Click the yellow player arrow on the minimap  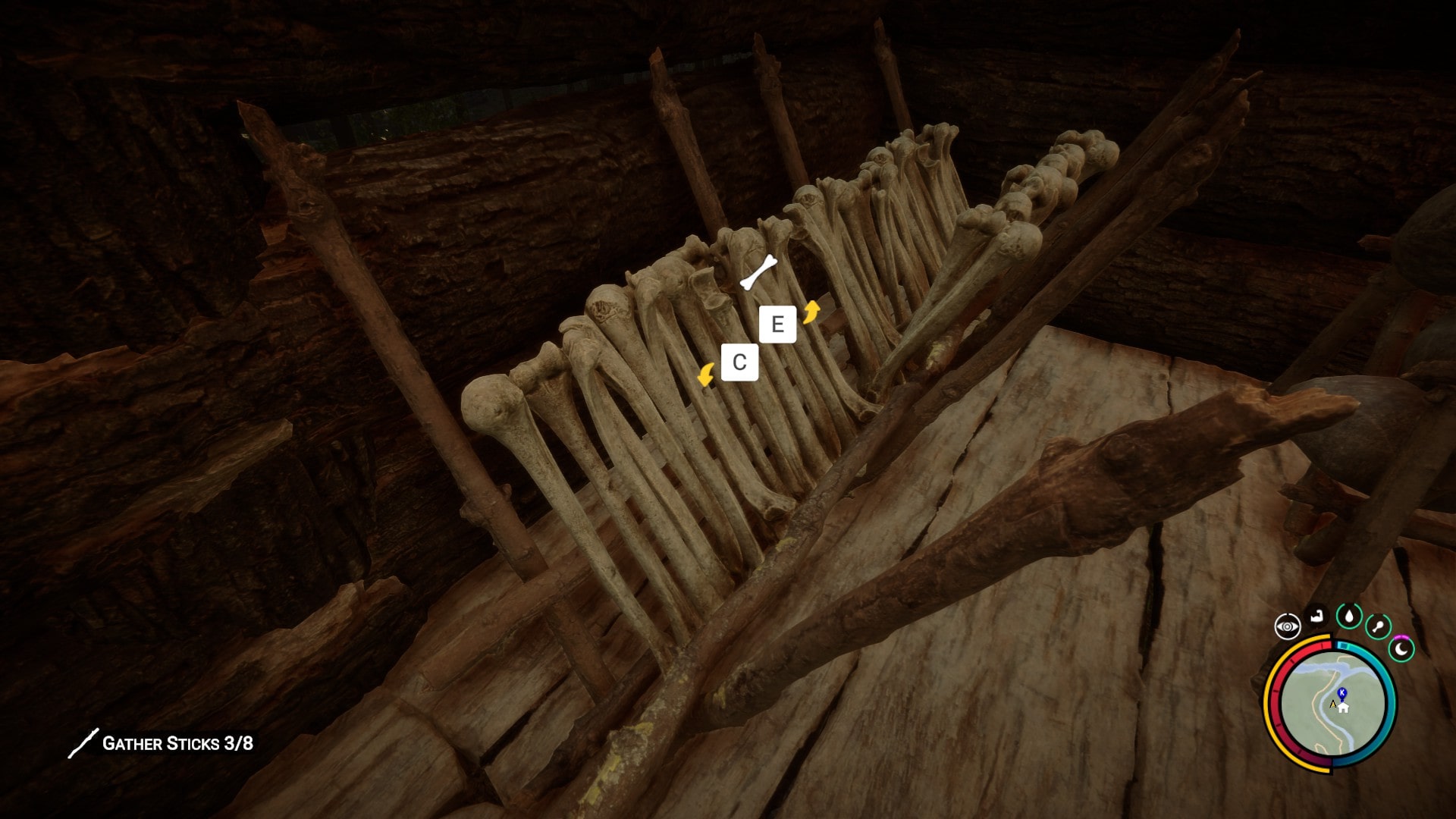1332,704
